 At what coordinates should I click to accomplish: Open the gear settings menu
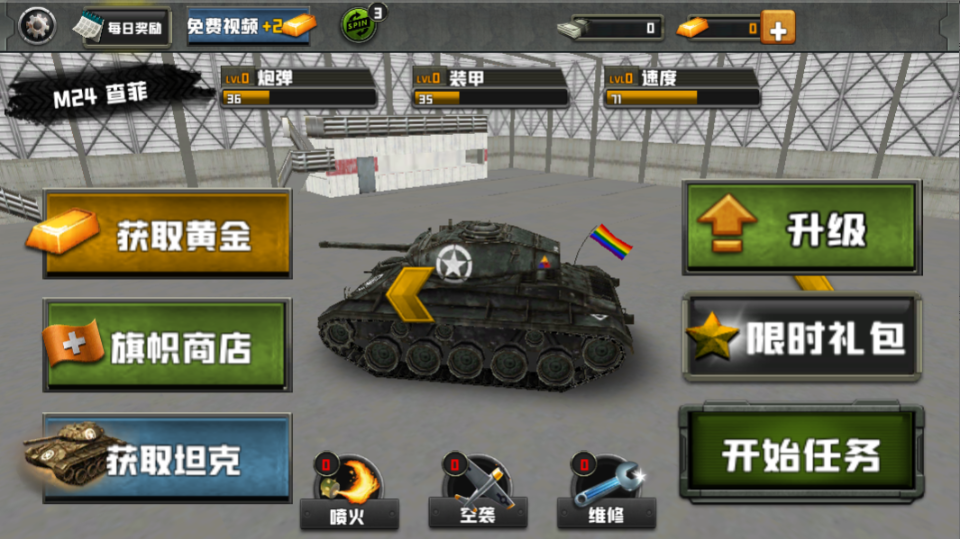click(38, 25)
